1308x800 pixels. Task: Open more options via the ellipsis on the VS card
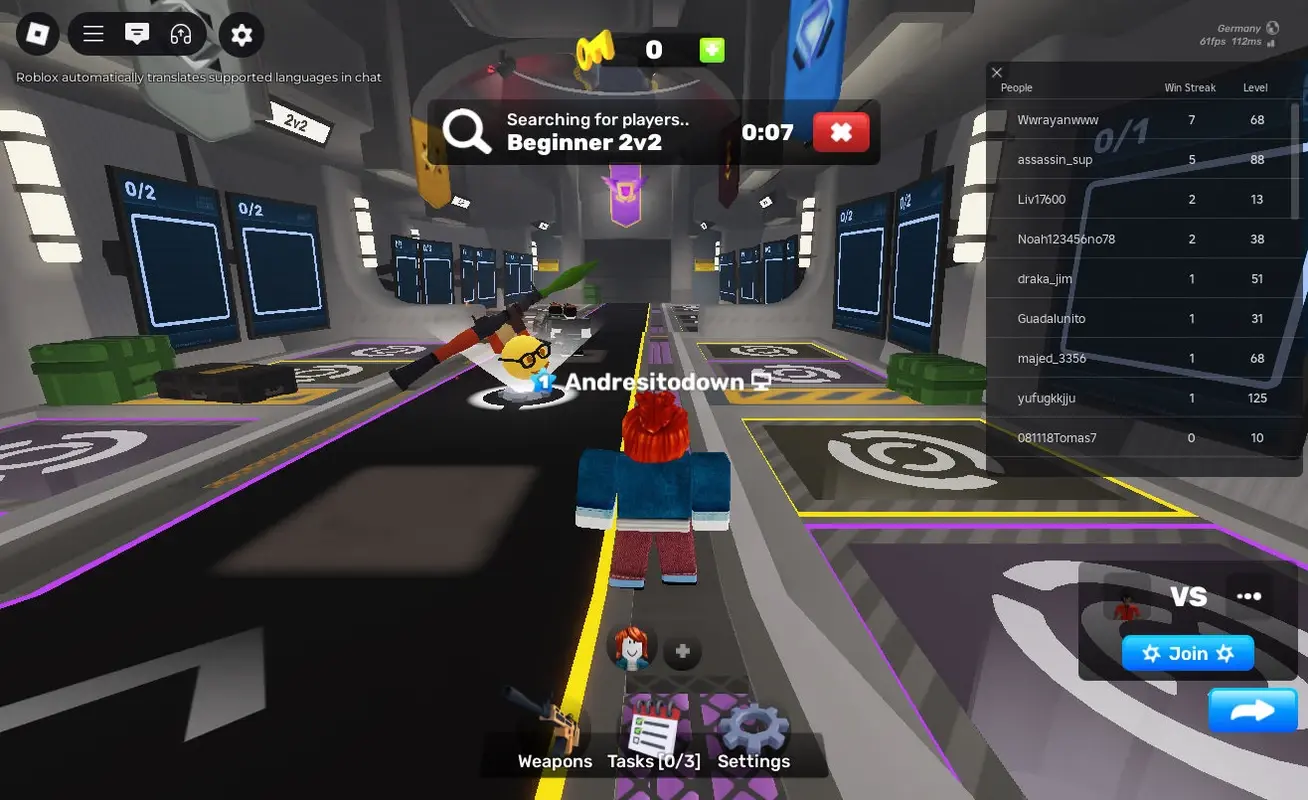coord(1248,595)
